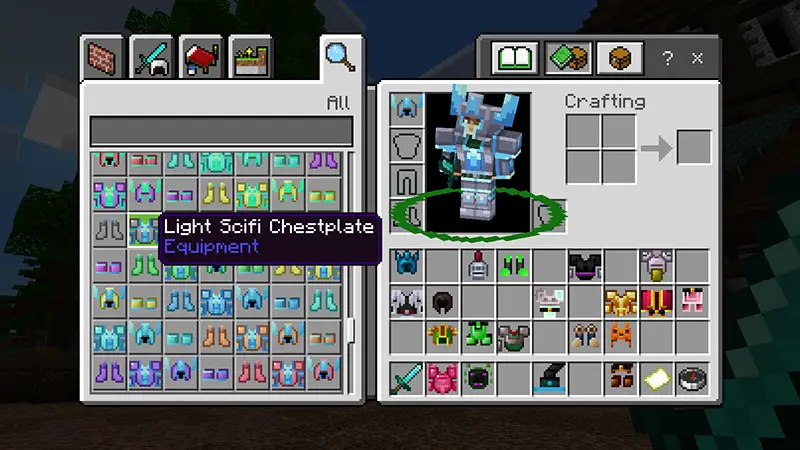Select the diamond sword in the hotbar

click(407, 378)
